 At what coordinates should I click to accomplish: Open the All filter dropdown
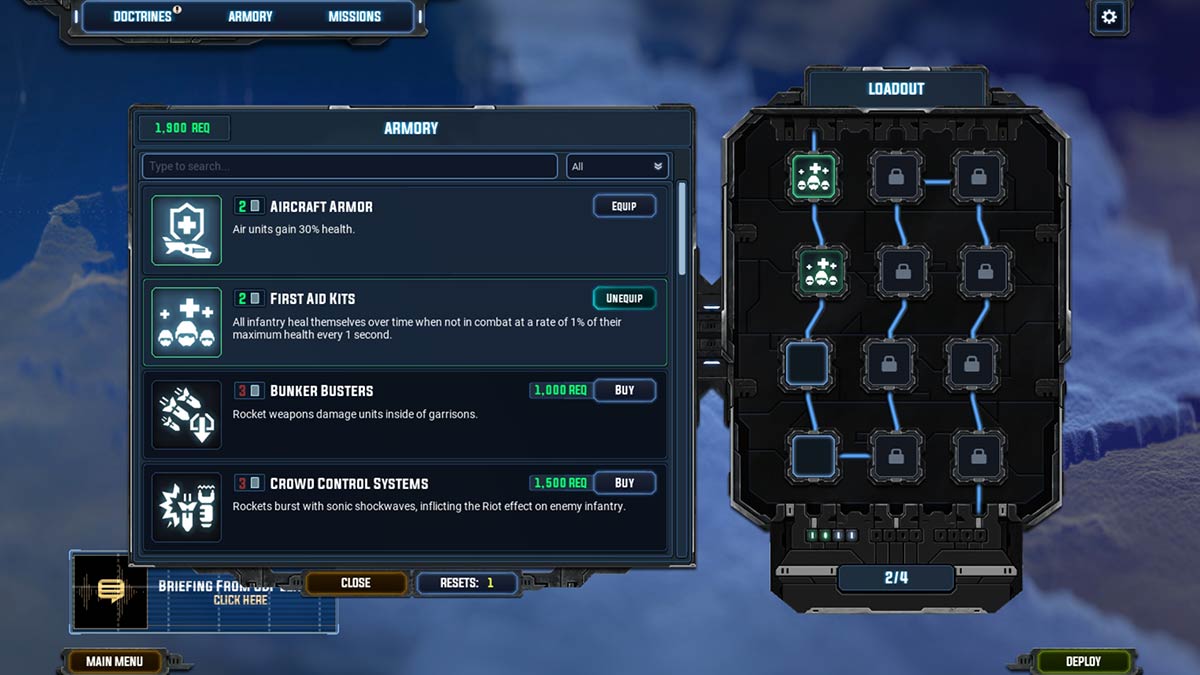[617, 166]
